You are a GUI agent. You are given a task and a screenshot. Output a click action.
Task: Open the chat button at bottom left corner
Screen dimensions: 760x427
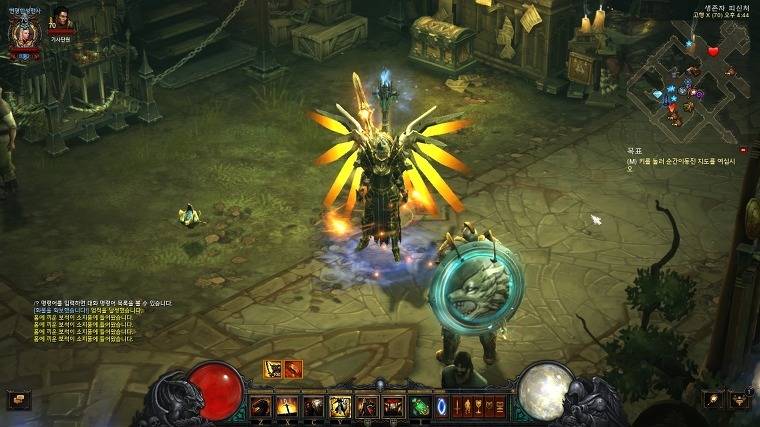click(19, 400)
